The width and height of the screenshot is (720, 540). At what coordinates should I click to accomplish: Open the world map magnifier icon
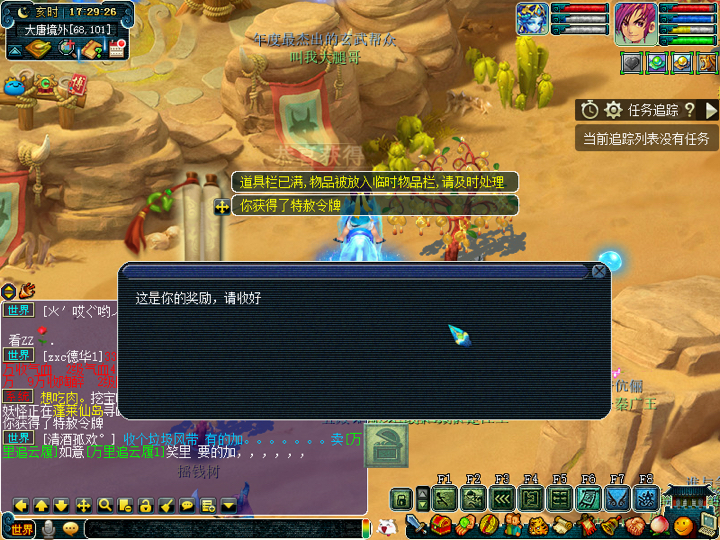coord(67,49)
